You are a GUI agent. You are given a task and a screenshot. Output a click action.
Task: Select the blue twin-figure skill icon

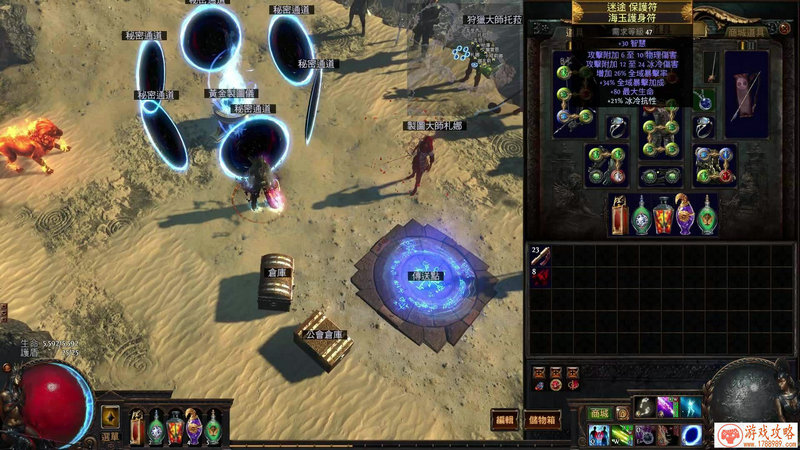tap(600, 435)
